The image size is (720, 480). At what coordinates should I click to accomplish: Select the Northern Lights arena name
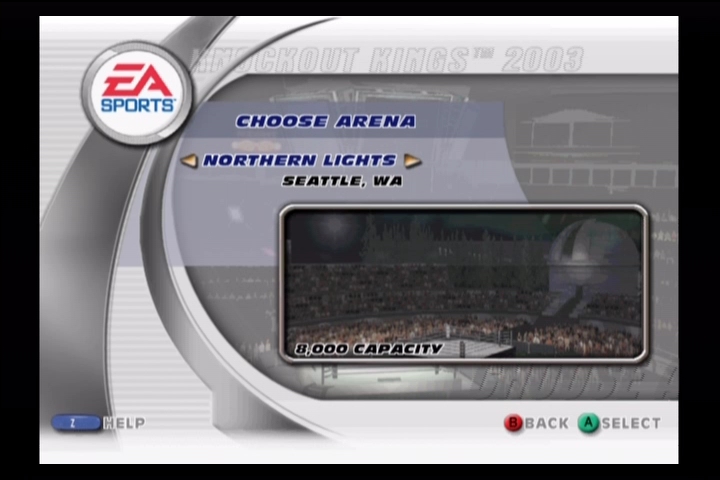299,160
